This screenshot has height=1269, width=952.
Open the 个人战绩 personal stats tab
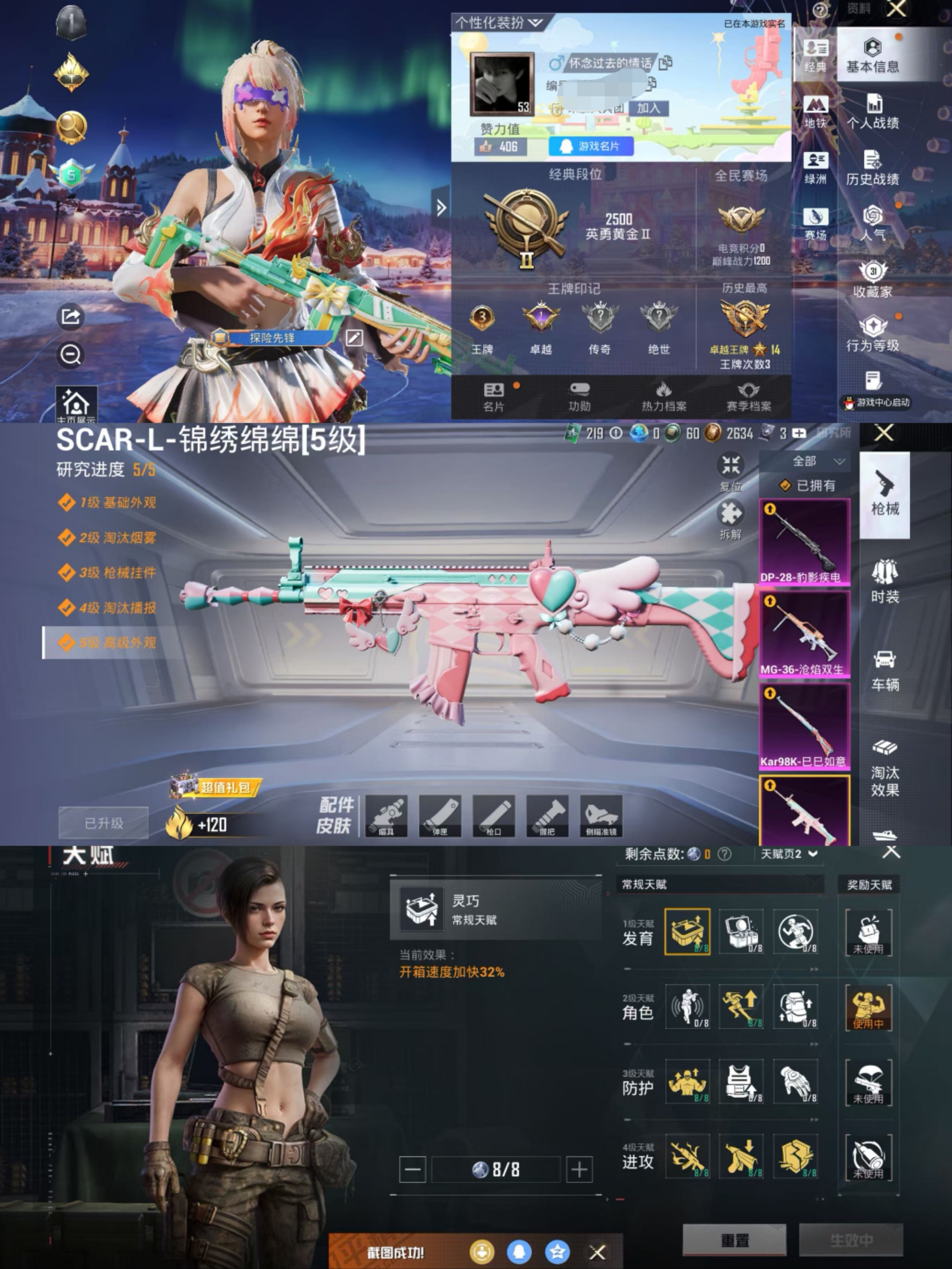point(872,112)
